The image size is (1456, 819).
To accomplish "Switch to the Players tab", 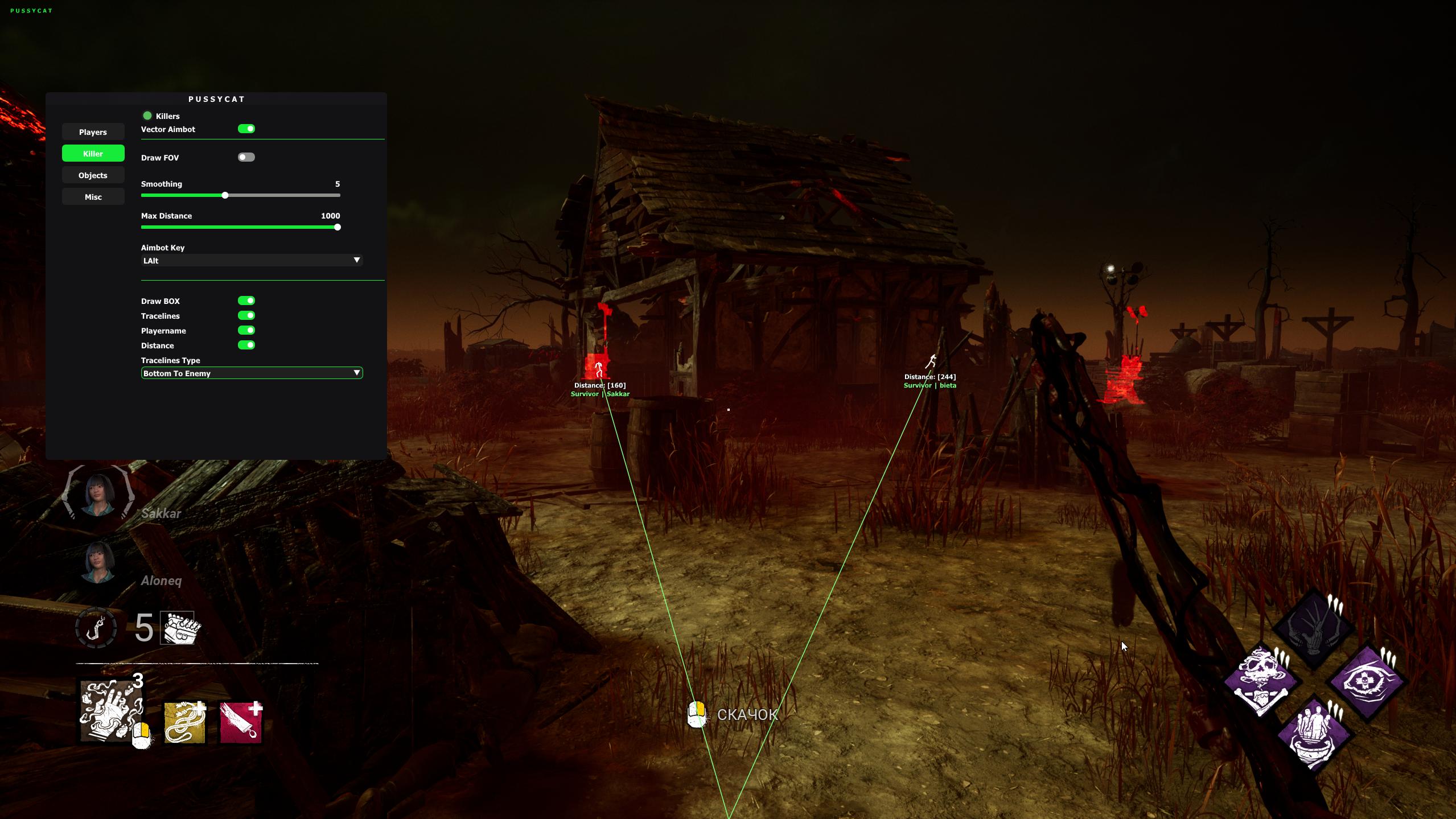I will 93,132.
